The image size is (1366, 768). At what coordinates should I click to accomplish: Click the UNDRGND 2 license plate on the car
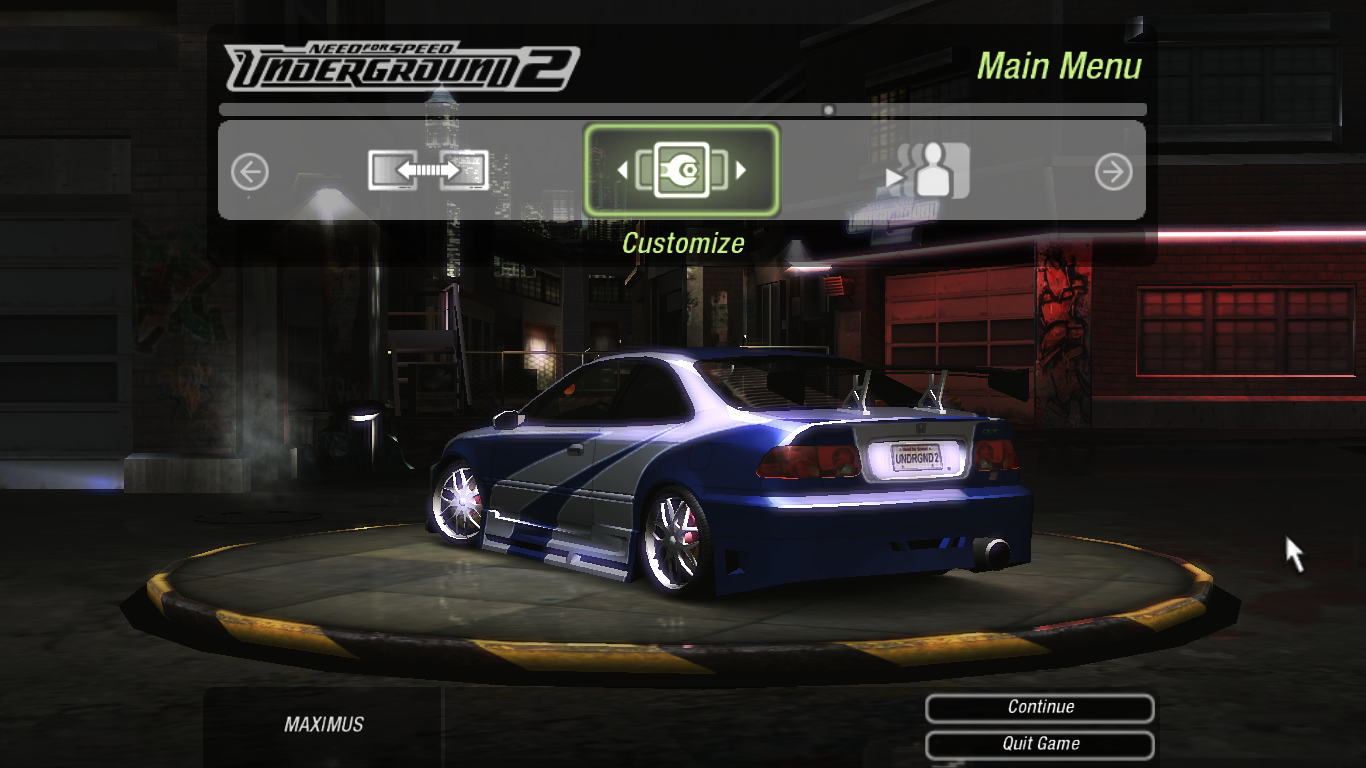point(913,458)
